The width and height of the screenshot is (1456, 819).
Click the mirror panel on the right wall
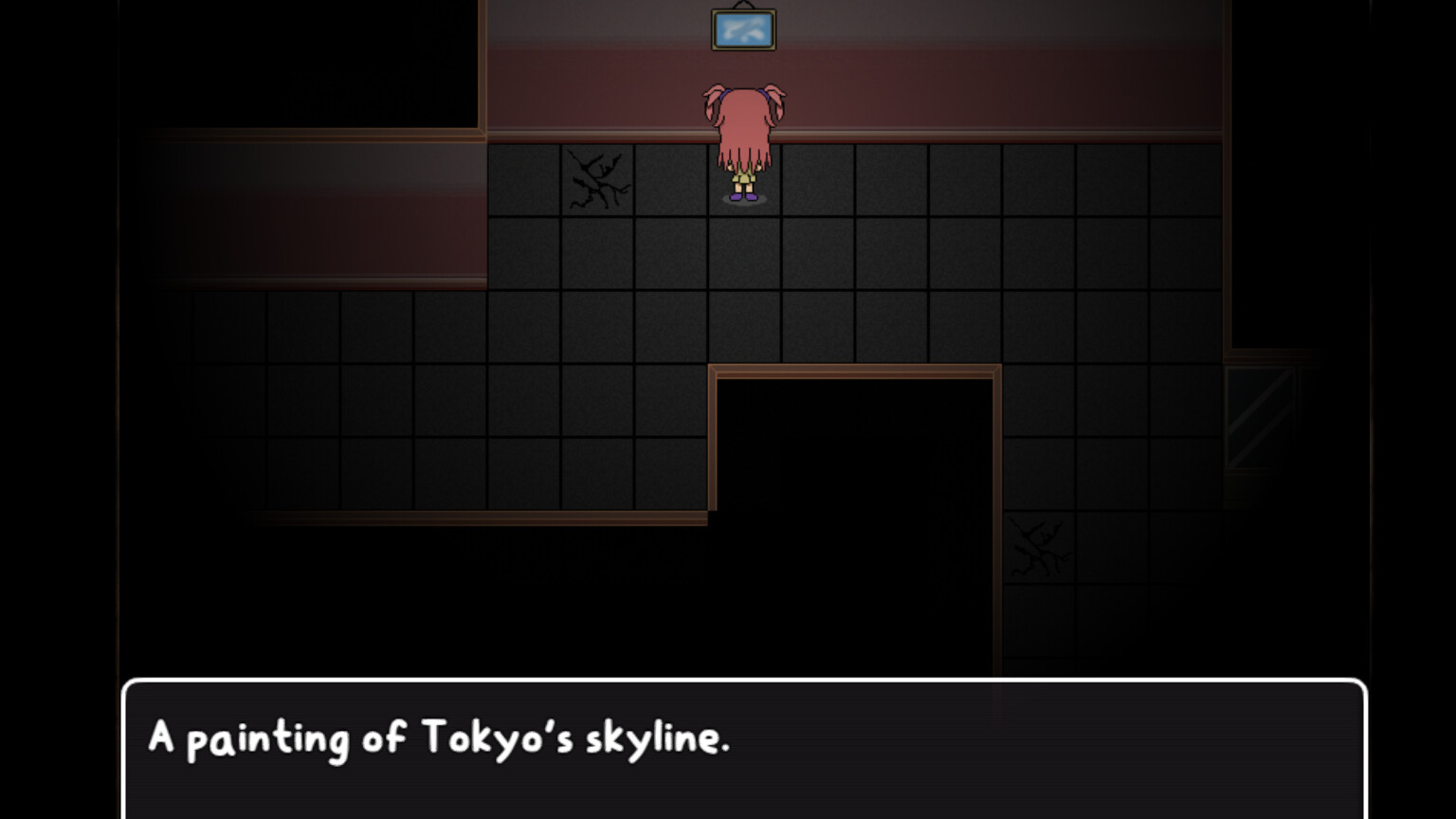pos(1261,417)
